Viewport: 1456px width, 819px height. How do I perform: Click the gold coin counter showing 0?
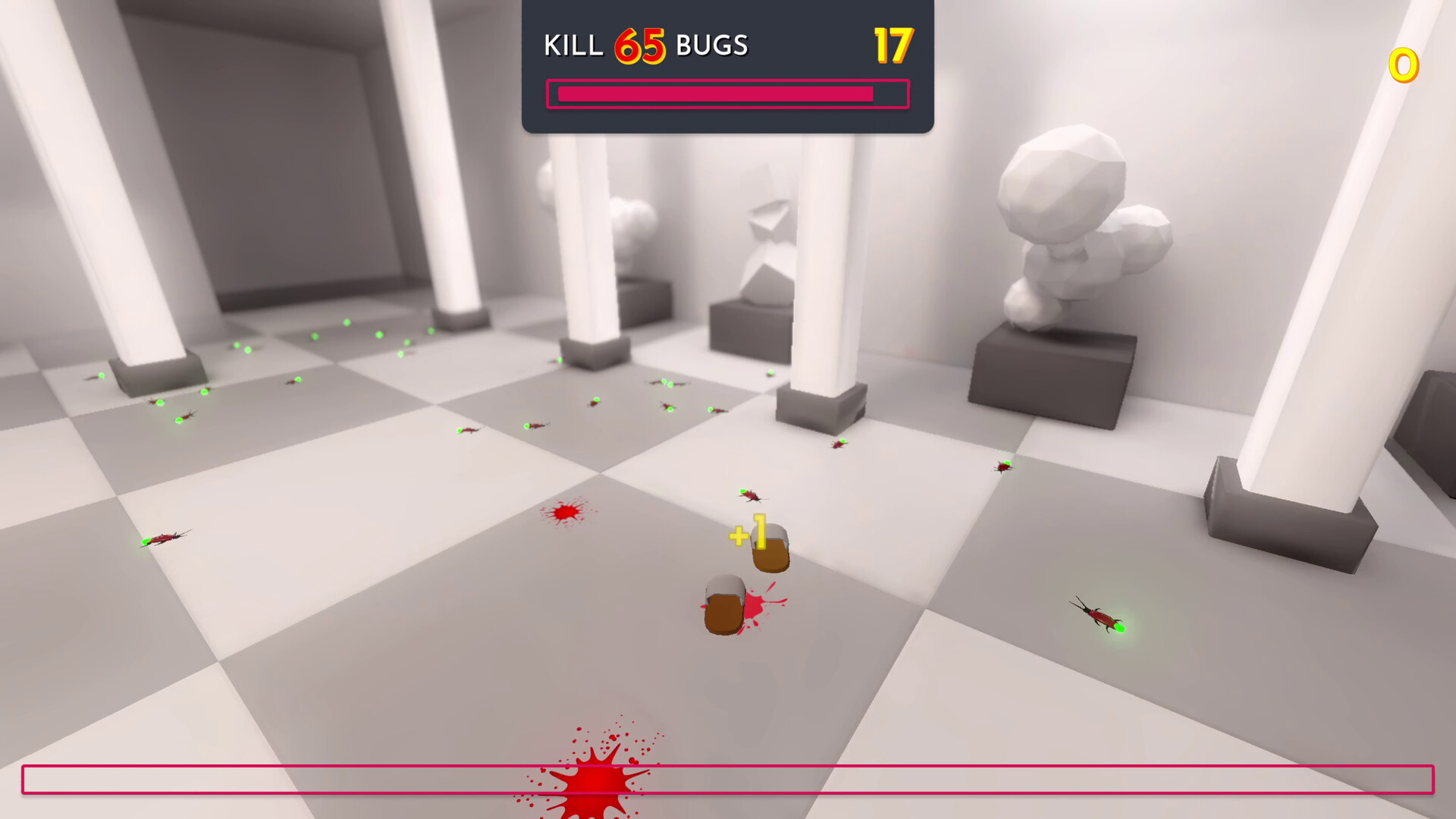click(x=1403, y=64)
